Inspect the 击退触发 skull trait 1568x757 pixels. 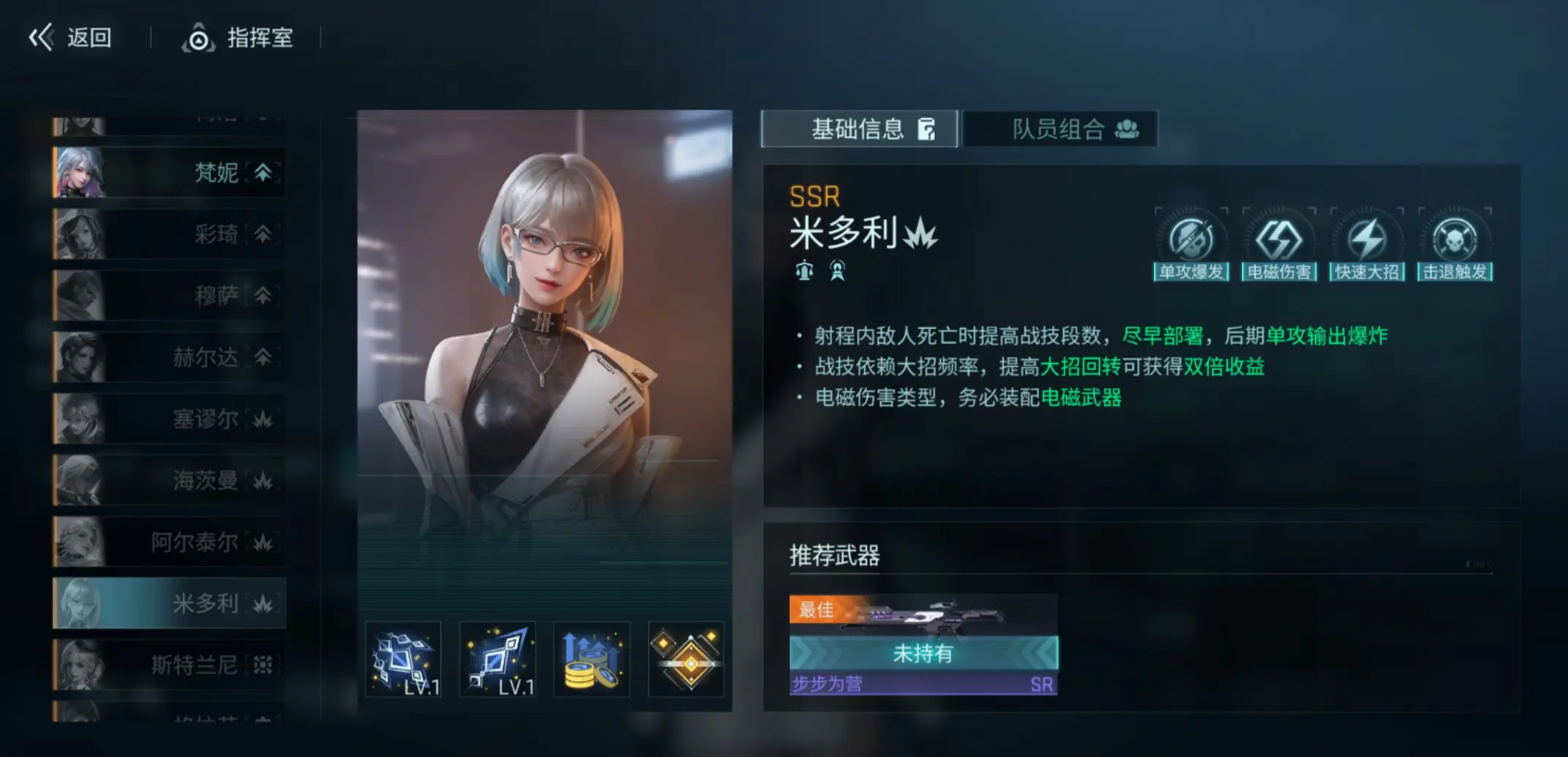pyautogui.click(x=1455, y=244)
